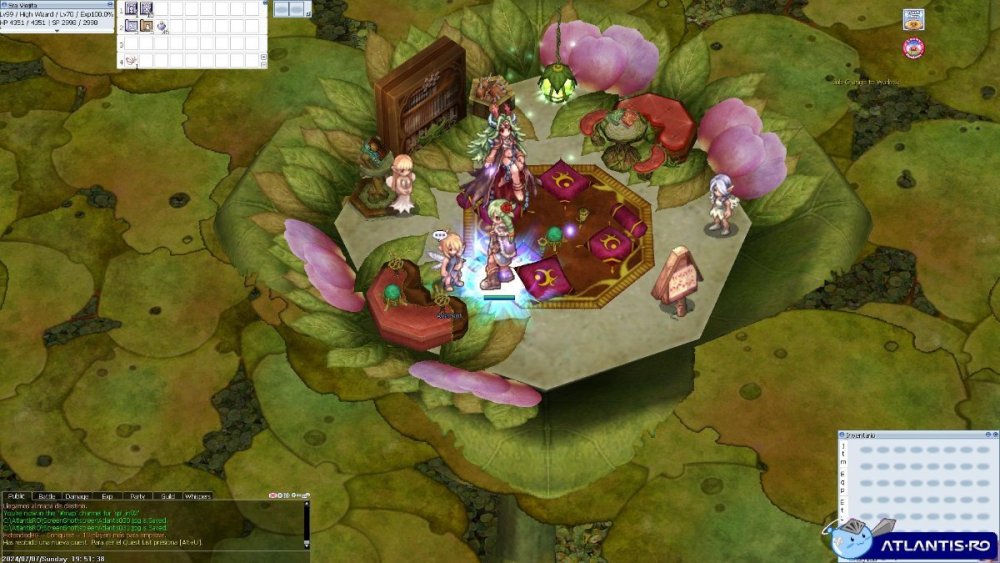Open the Guild chat tab
Screen dimensions: 1000x563
pos(167,496)
